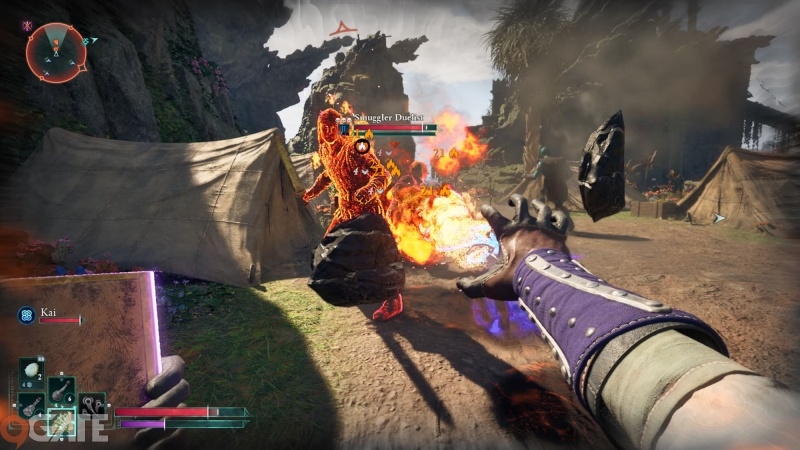Trigger the swirling wisps ability icon
Image resolution: width=800 pixels, height=450 pixels.
coord(93,405)
